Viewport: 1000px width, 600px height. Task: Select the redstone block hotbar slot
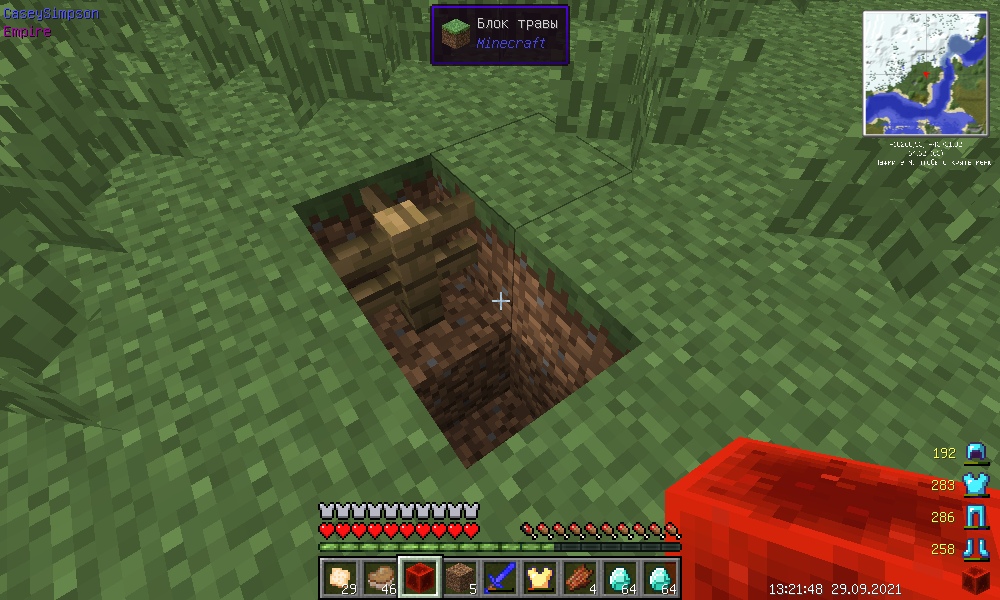click(x=419, y=577)
